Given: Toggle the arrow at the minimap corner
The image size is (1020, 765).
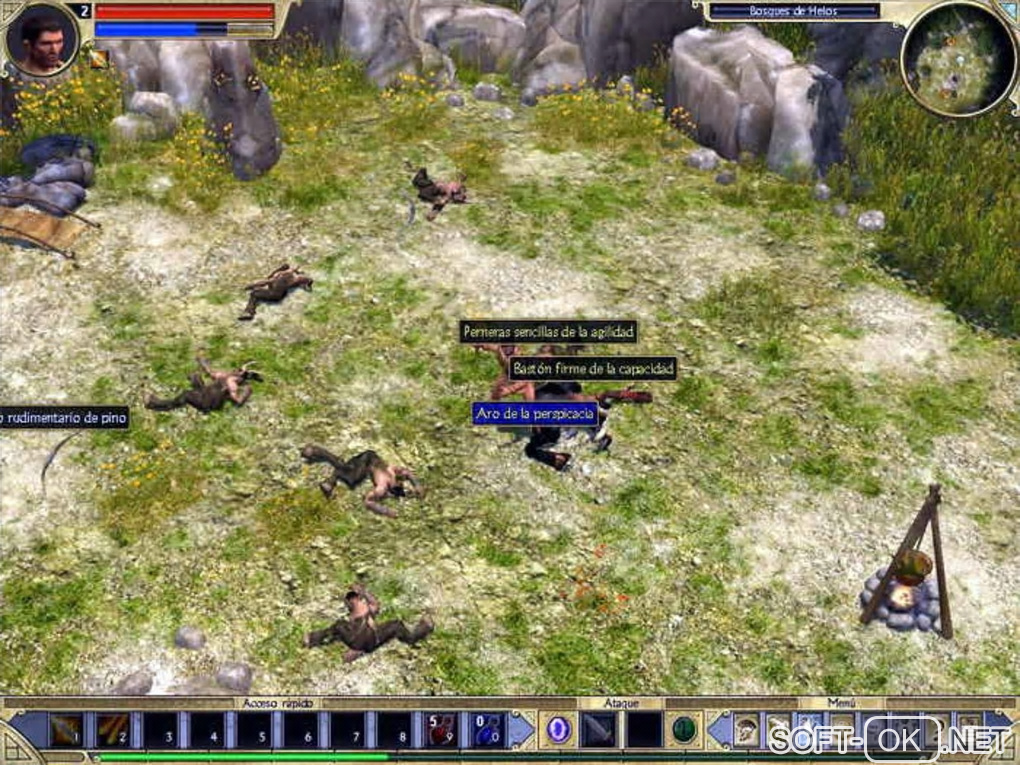Looking at the screenshot, I should (1007, 10).
